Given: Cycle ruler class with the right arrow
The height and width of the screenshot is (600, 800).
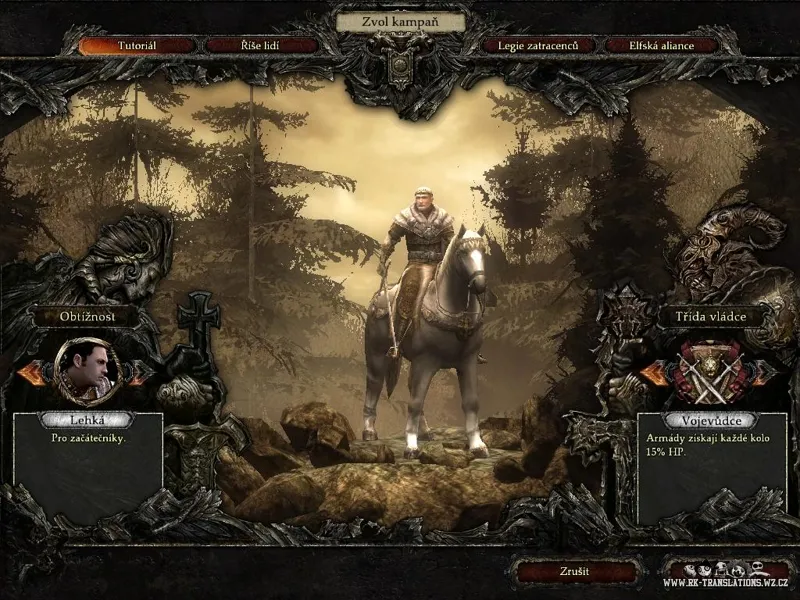Looking at the screenshot, I should (763, 373).
